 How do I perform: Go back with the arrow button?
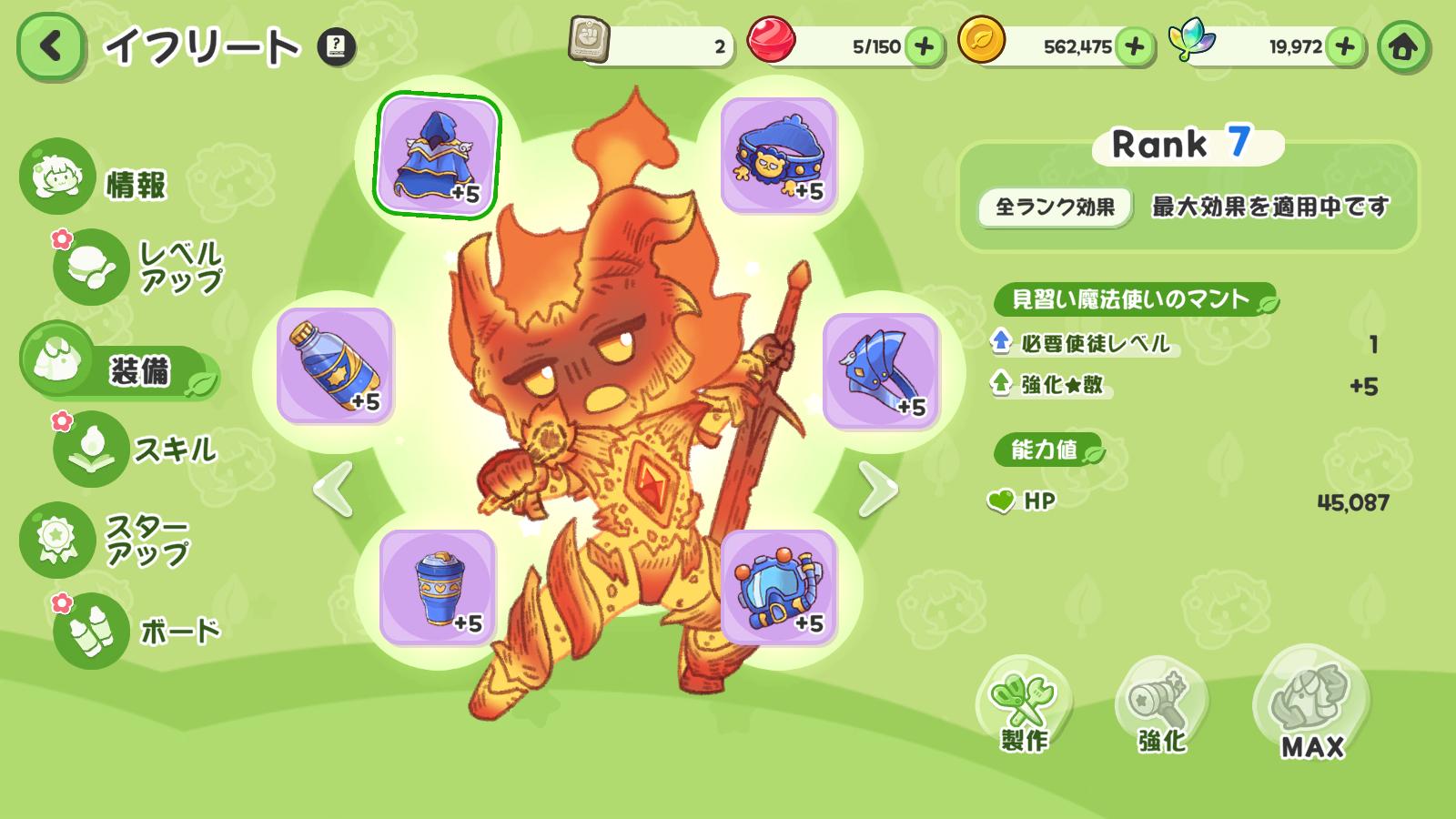pos(51,46)
